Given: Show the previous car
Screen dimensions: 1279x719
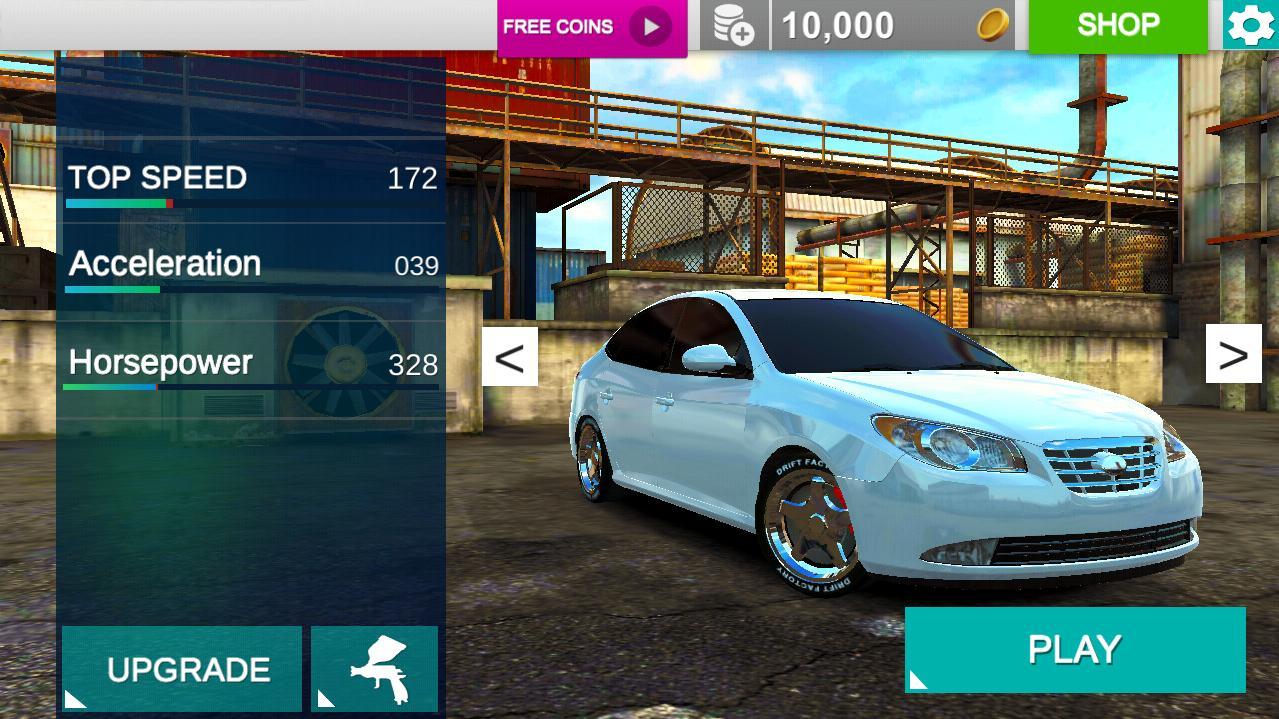Looking at the screenshot, I should (x=510, y=356).
